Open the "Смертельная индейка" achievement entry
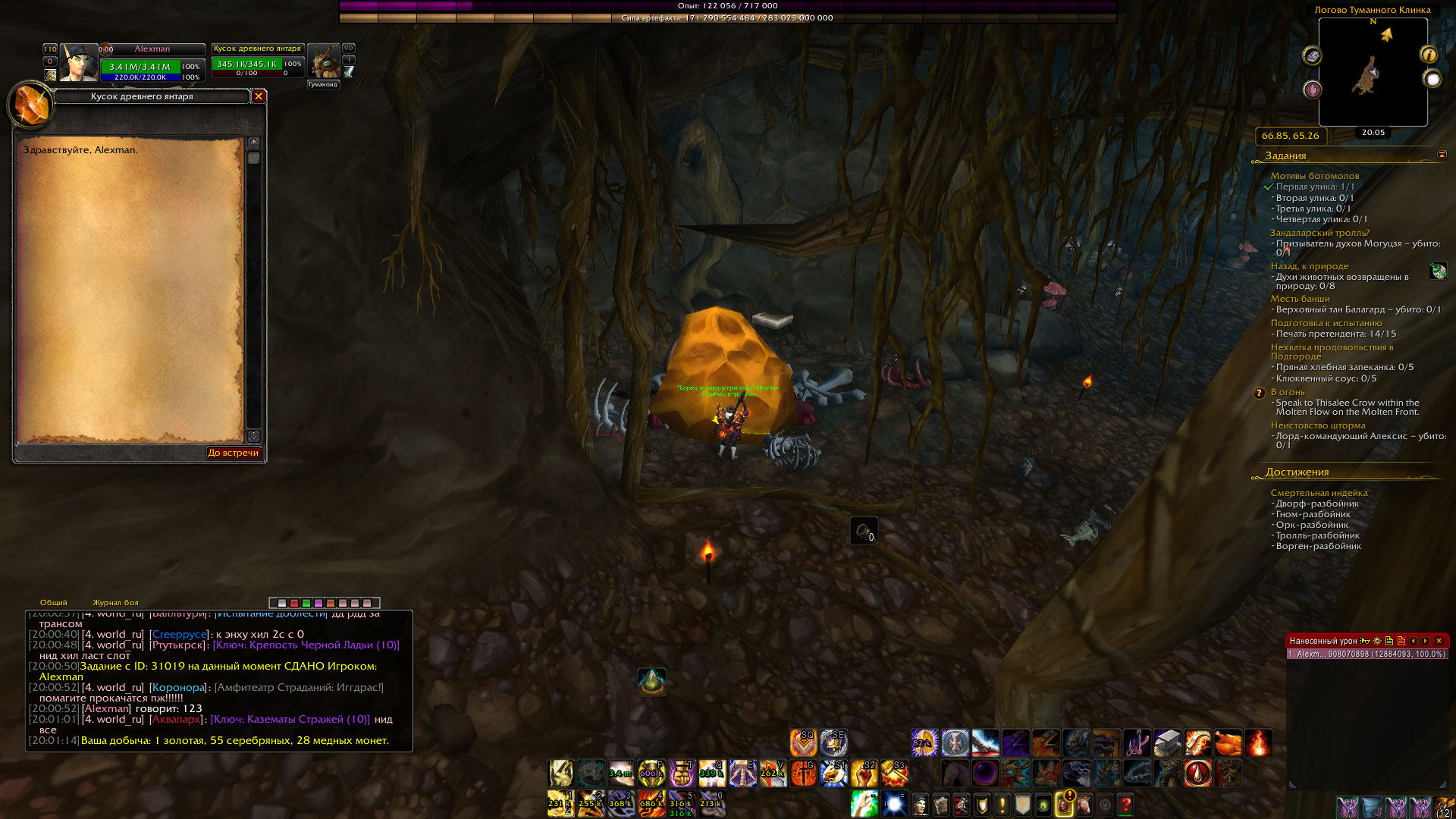This screenshot has height=819, width=1456. point(1319,493)
